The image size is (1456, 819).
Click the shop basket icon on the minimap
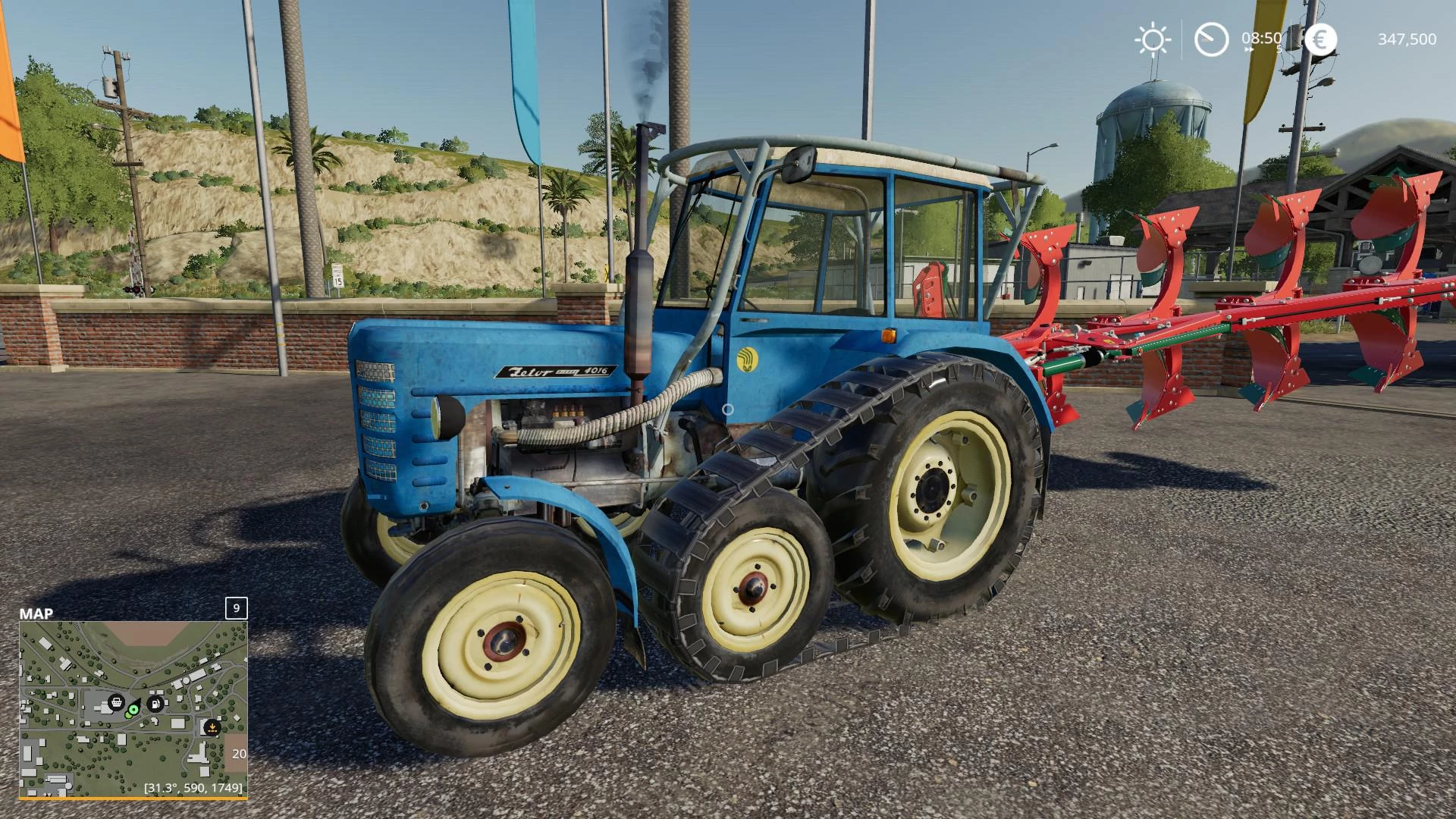pyautogui.click(x=117, y=702)
